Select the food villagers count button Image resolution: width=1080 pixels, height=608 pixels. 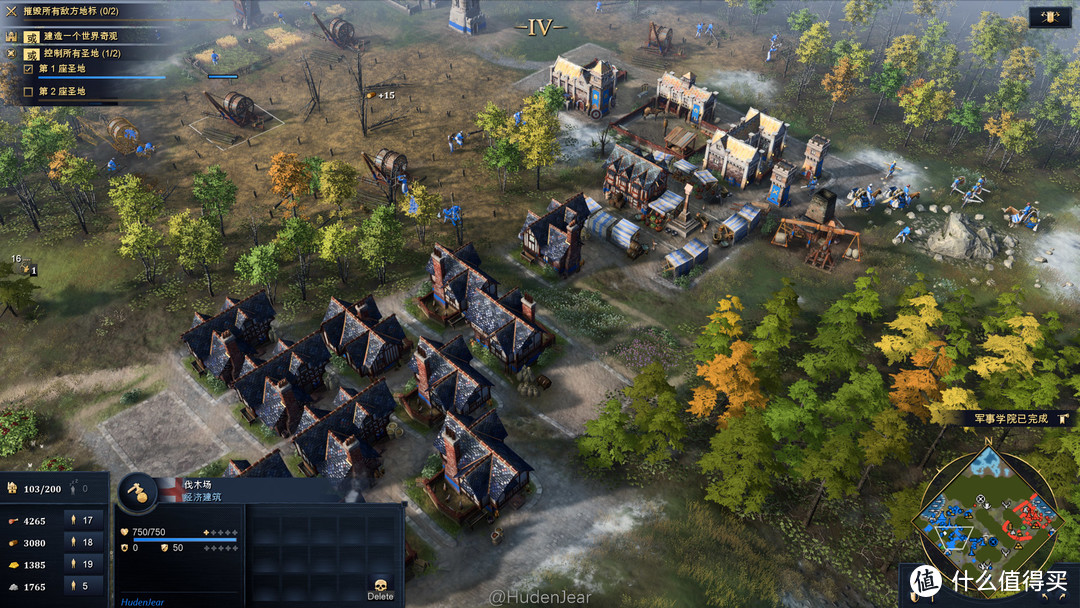85,520
